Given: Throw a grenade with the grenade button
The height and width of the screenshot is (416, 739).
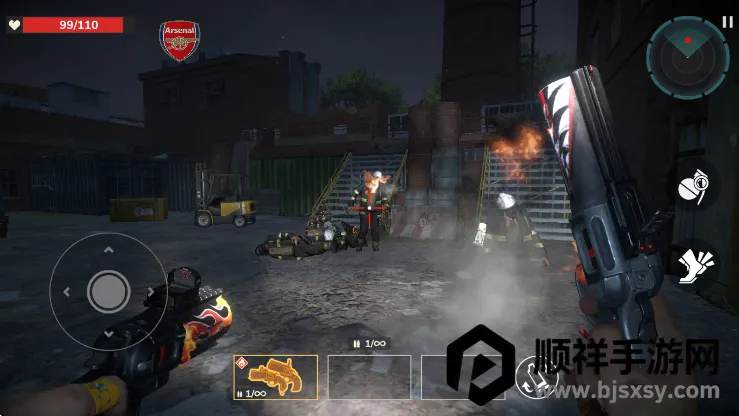Looking at the screenshot, I should click(692, 186).
